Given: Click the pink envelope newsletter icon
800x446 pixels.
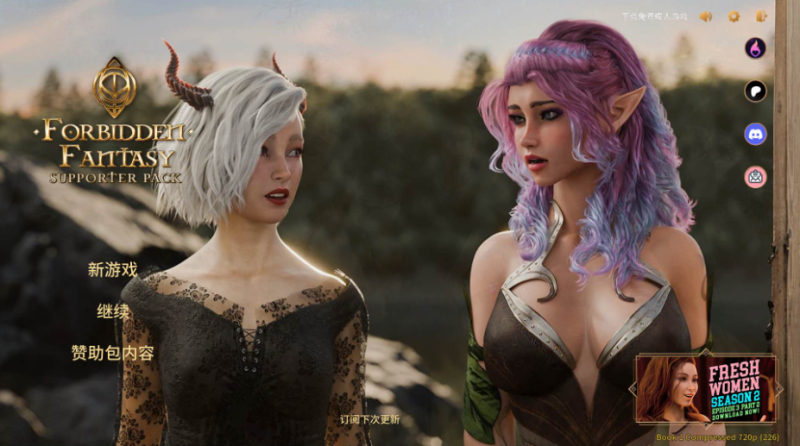Looking at the screenshot, I should (755, 177).
